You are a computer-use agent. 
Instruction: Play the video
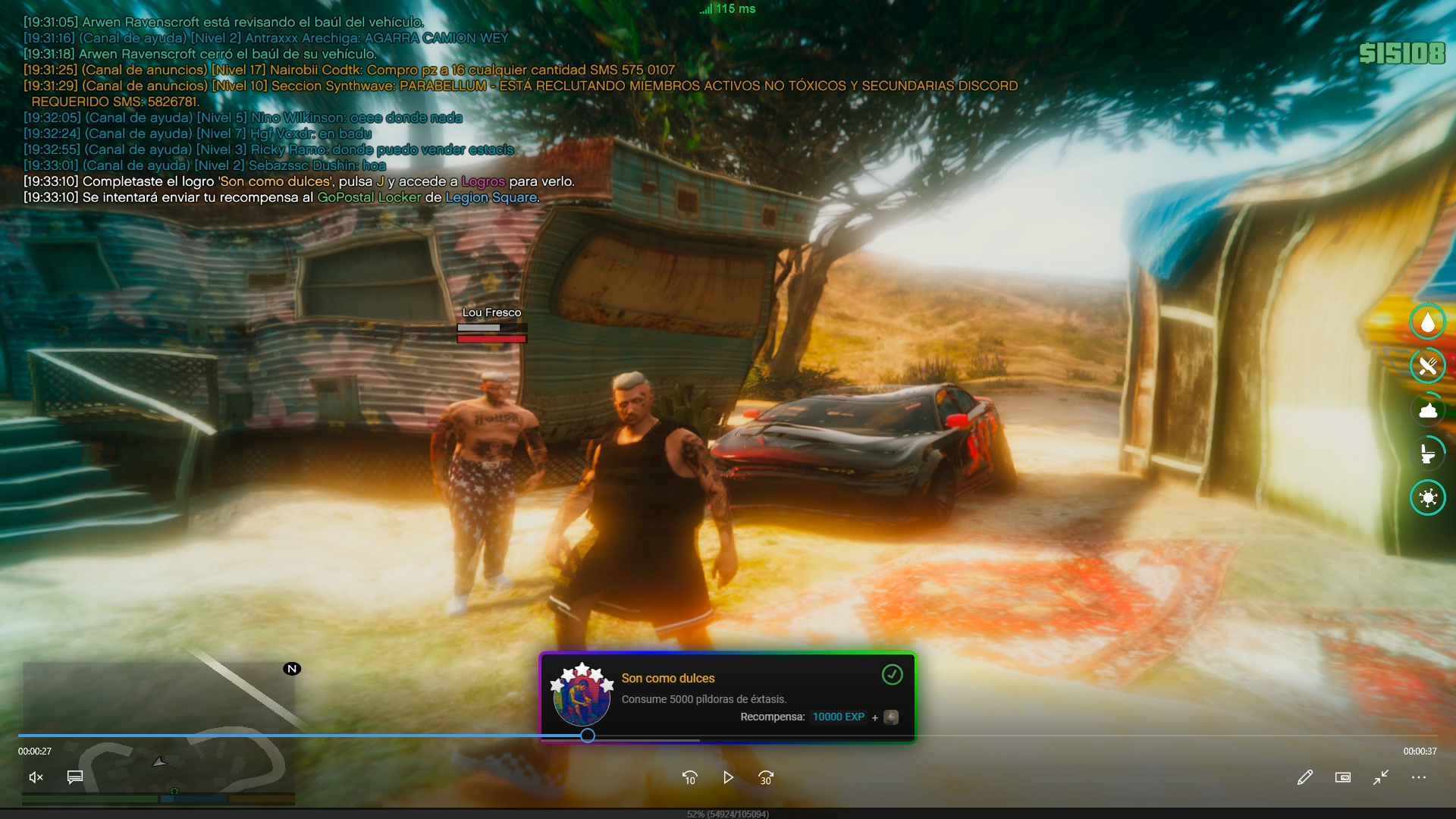(x=728, y=777)
